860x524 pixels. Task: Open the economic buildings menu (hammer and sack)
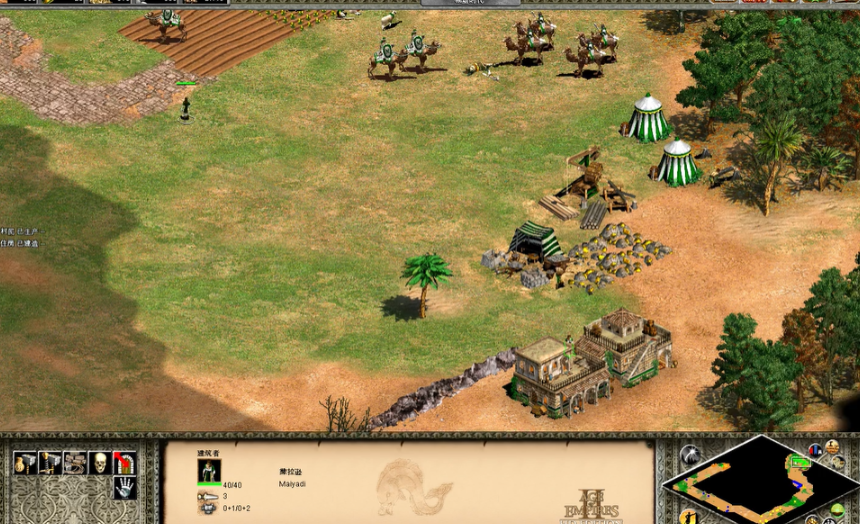coord(24,462)
